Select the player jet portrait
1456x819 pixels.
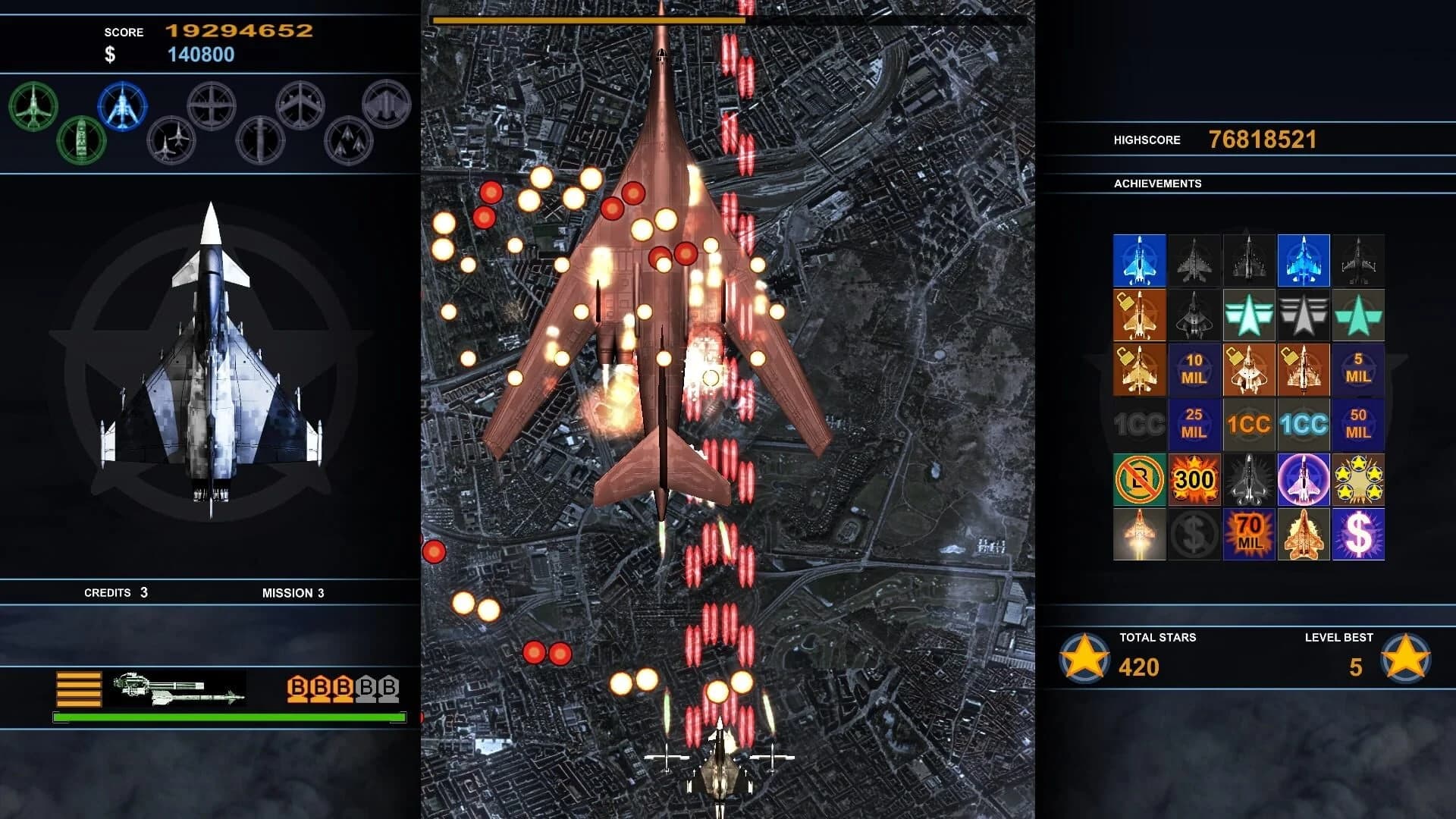coord(211,360)
